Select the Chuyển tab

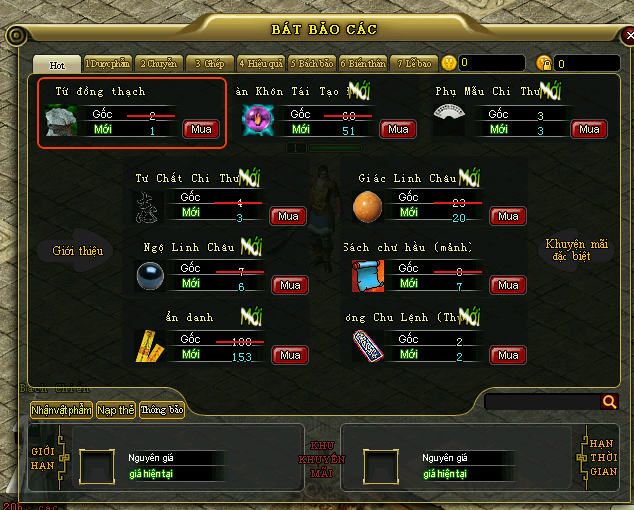pos(158,64)
